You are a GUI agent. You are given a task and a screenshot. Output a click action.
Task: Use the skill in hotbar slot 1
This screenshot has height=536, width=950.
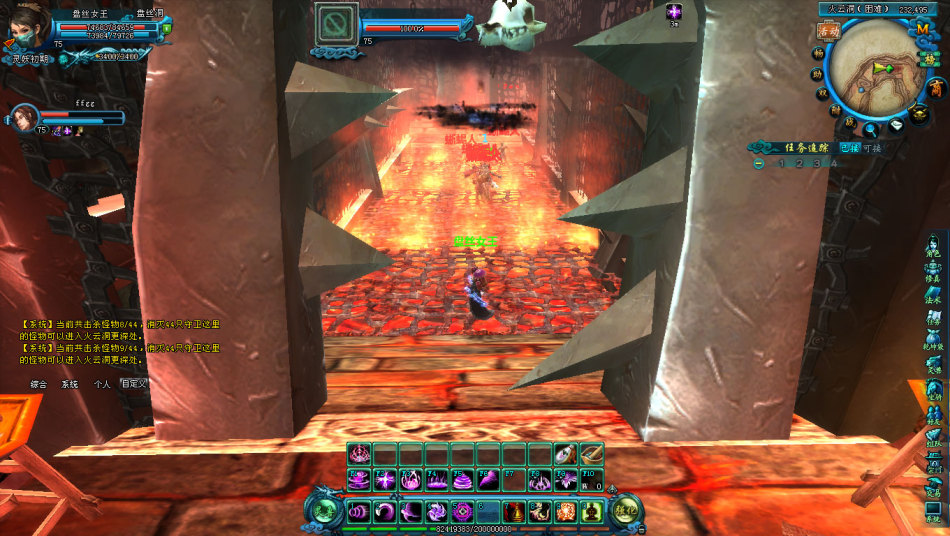360,512
